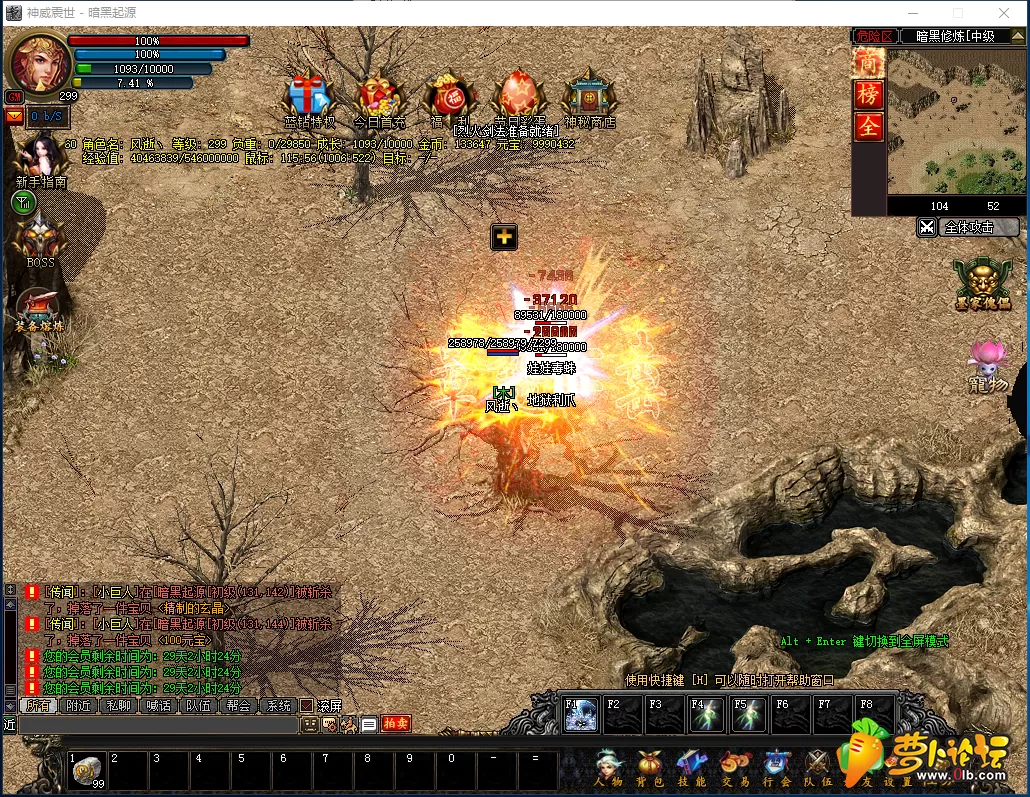The image size is (1030, 797).
Task: Open the 新手指南 beginner guide
Action: pyautogui.click(x=40, y=158)
